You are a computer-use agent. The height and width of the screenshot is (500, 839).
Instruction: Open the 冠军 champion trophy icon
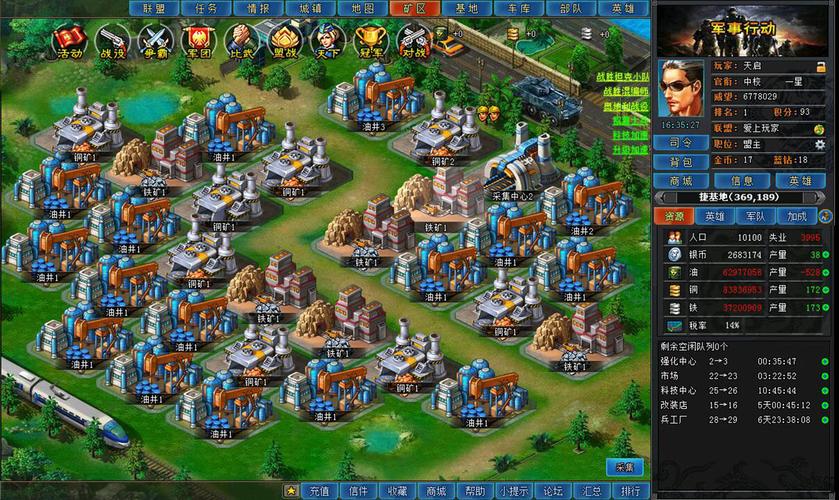370,41
